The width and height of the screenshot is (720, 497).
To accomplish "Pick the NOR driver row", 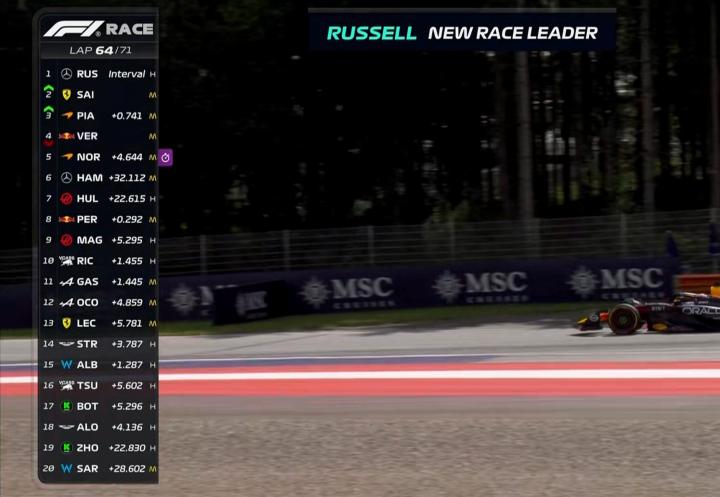I will [98, 157].
